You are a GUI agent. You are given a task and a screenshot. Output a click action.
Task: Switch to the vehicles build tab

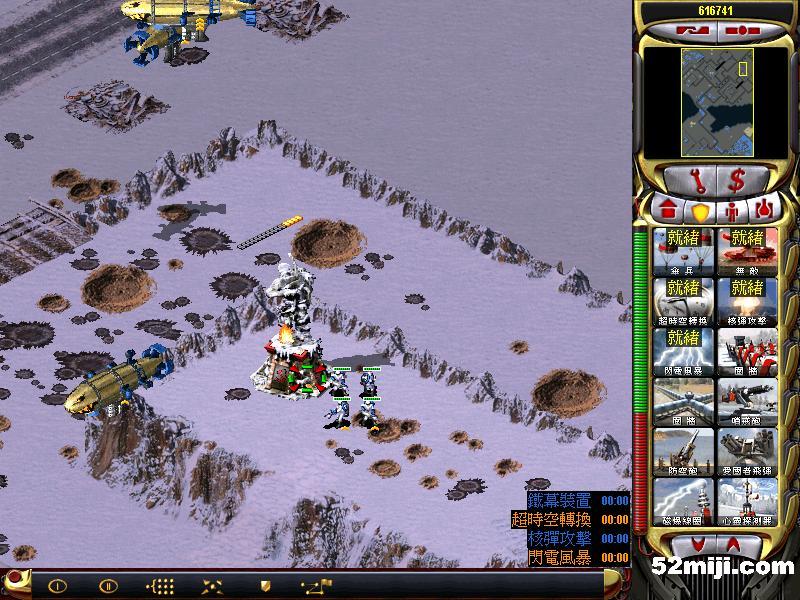[766, 212]
